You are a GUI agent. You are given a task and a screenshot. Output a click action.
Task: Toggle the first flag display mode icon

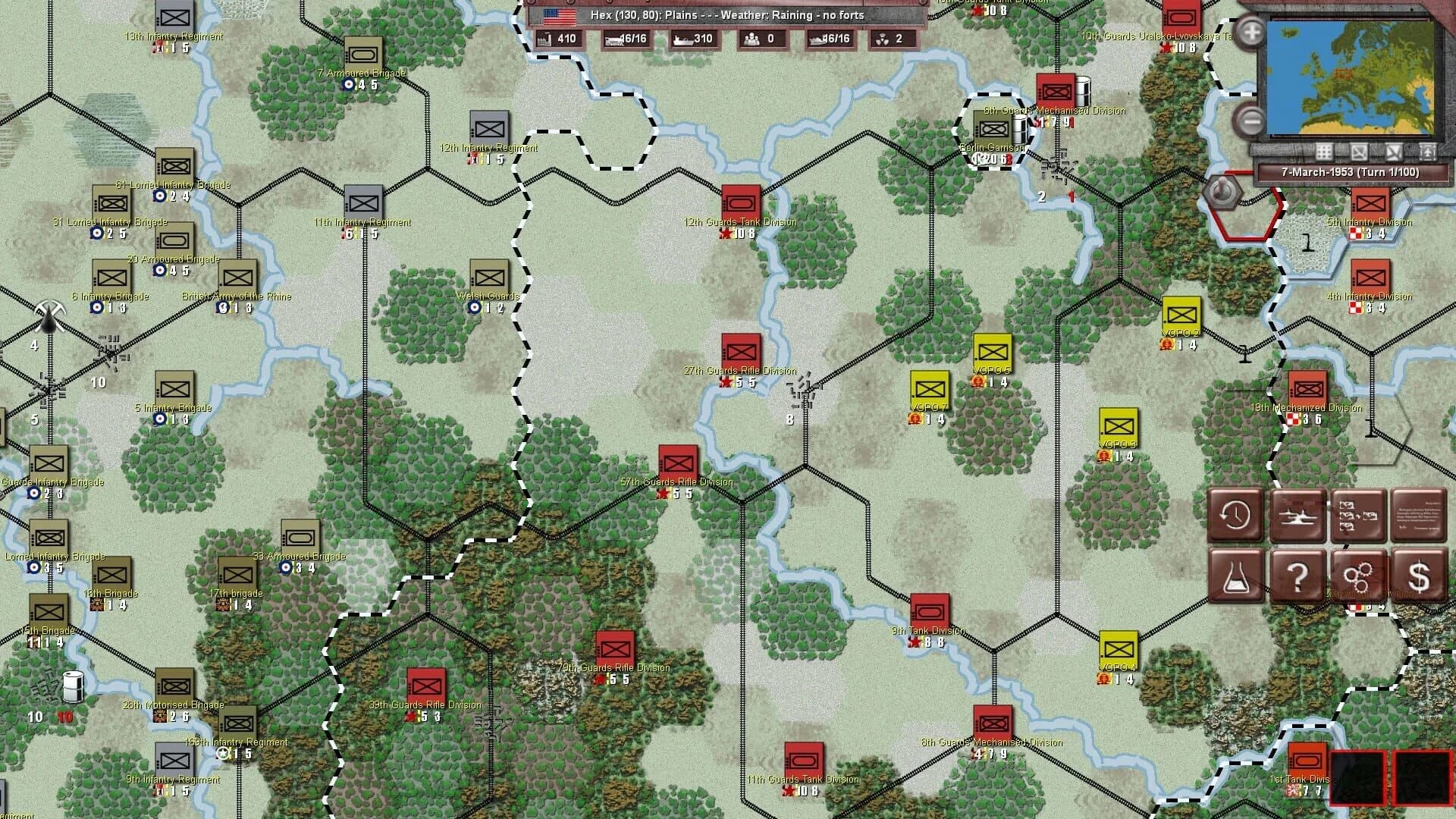(1359, 152)
